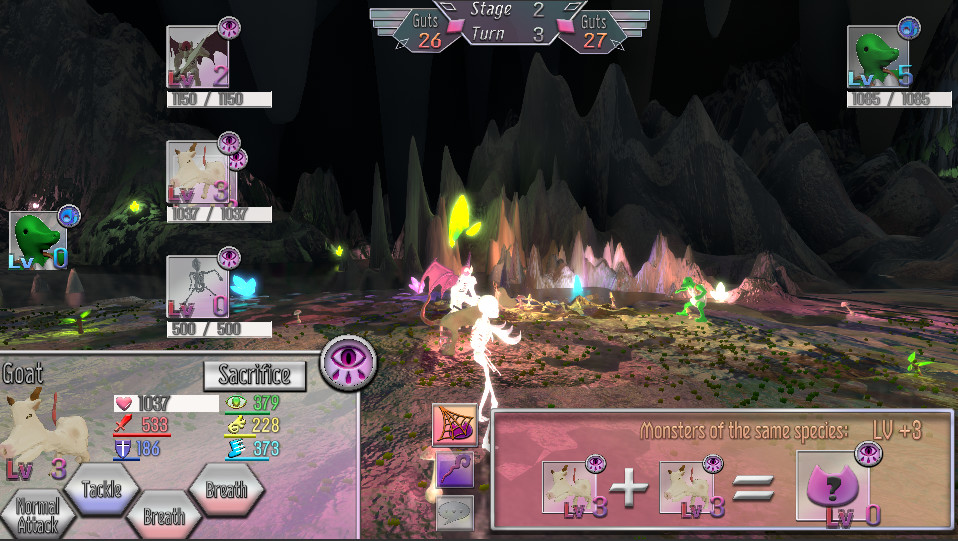This screenshot has height=541, width=958.
Task: Choose the Tackle skill
Action: (x=101, y=489)
